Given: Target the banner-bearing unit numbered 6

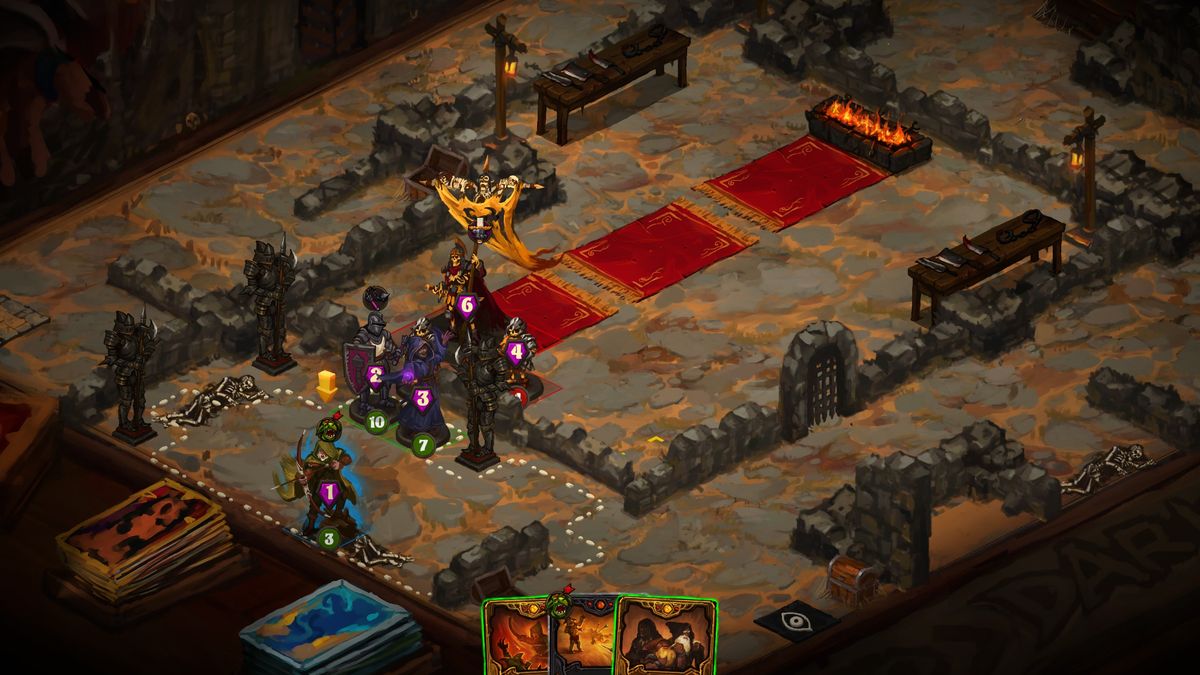Looking at the screenshot, I should pos(463,290).
